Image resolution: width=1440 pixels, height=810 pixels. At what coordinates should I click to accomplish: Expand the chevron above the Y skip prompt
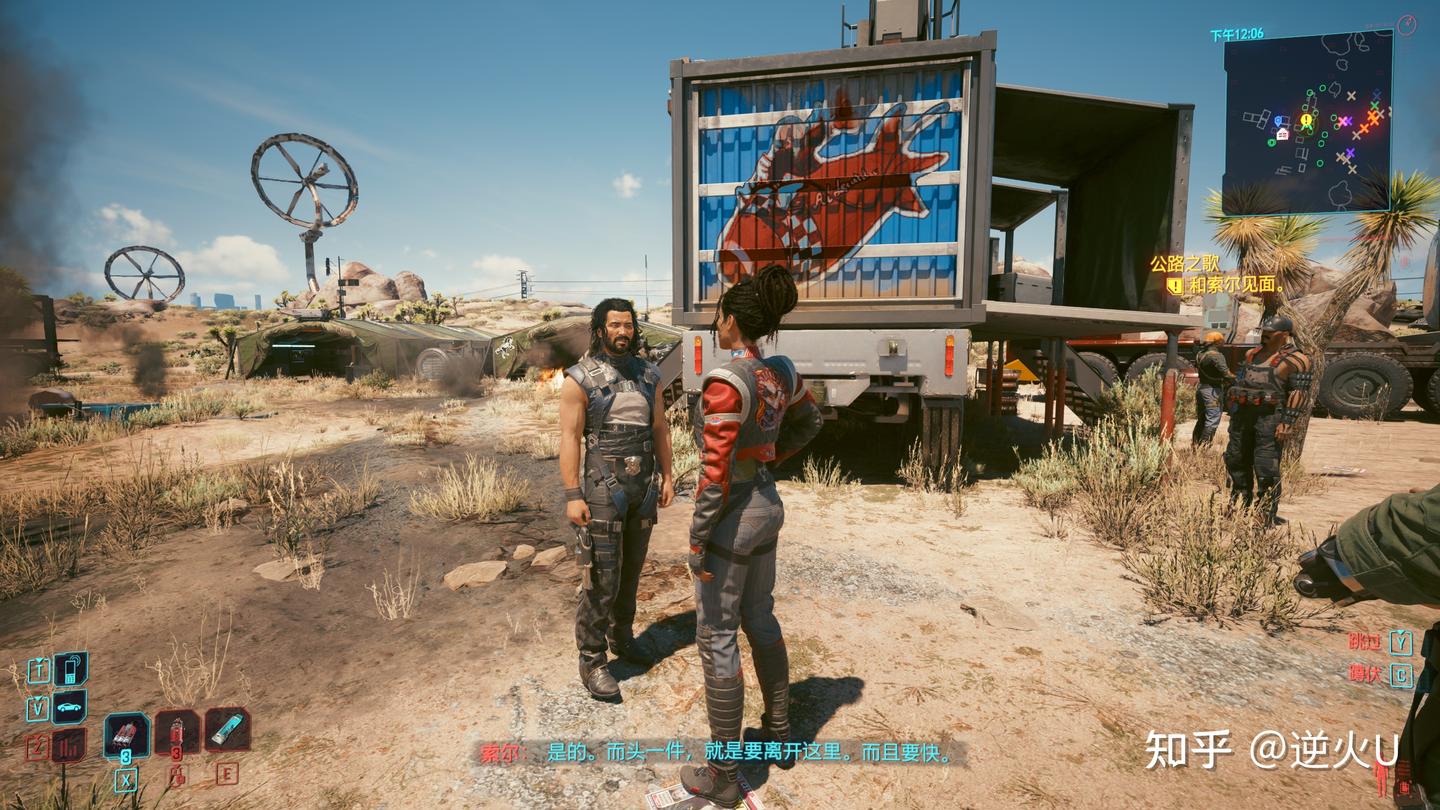point(1400,632)
